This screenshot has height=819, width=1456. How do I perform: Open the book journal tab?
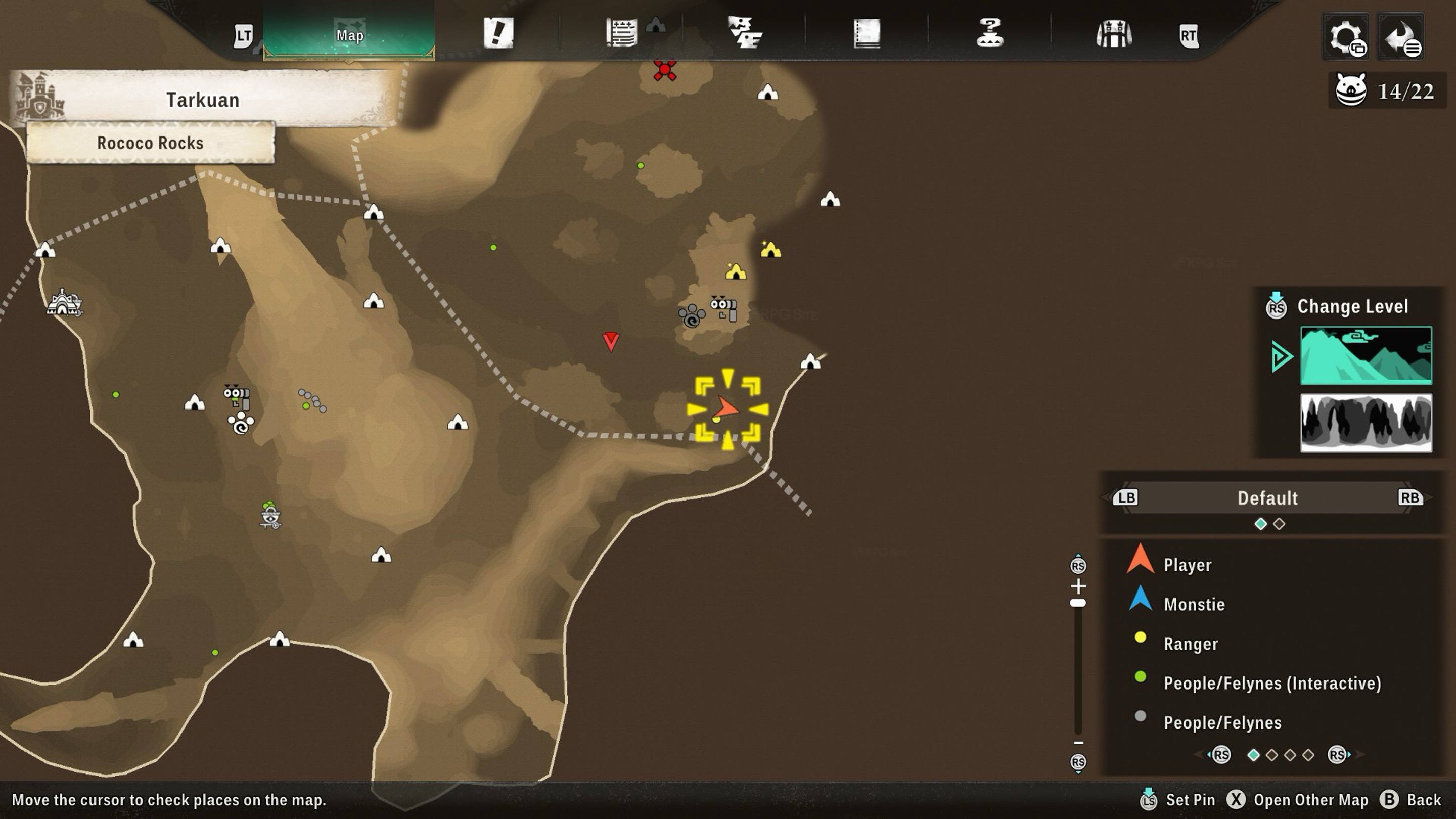pyautogui.click(x=867, y=33)
